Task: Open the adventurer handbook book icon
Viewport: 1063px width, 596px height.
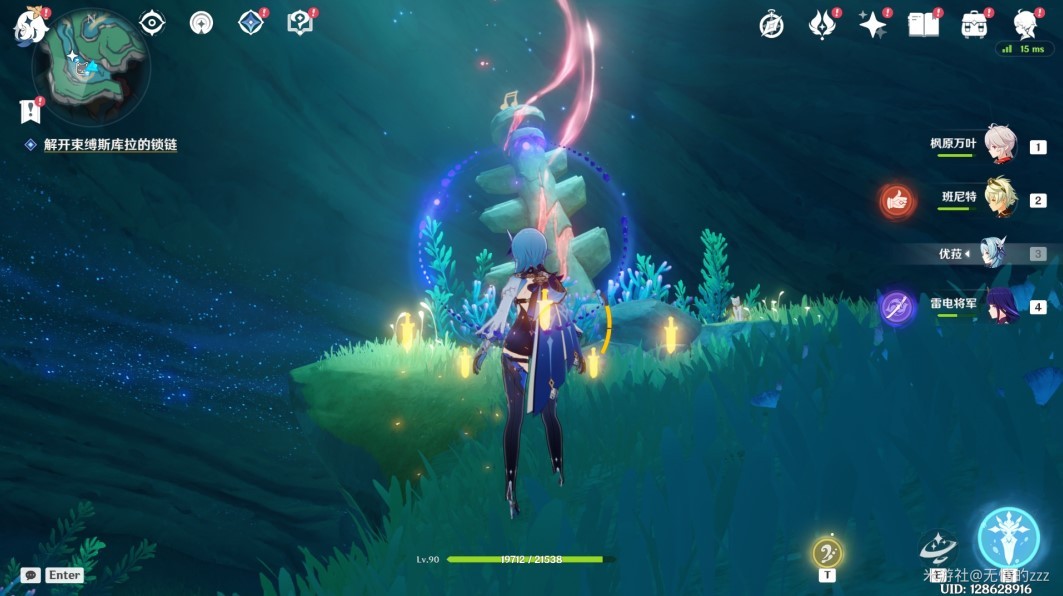Action: click(924, 25)
